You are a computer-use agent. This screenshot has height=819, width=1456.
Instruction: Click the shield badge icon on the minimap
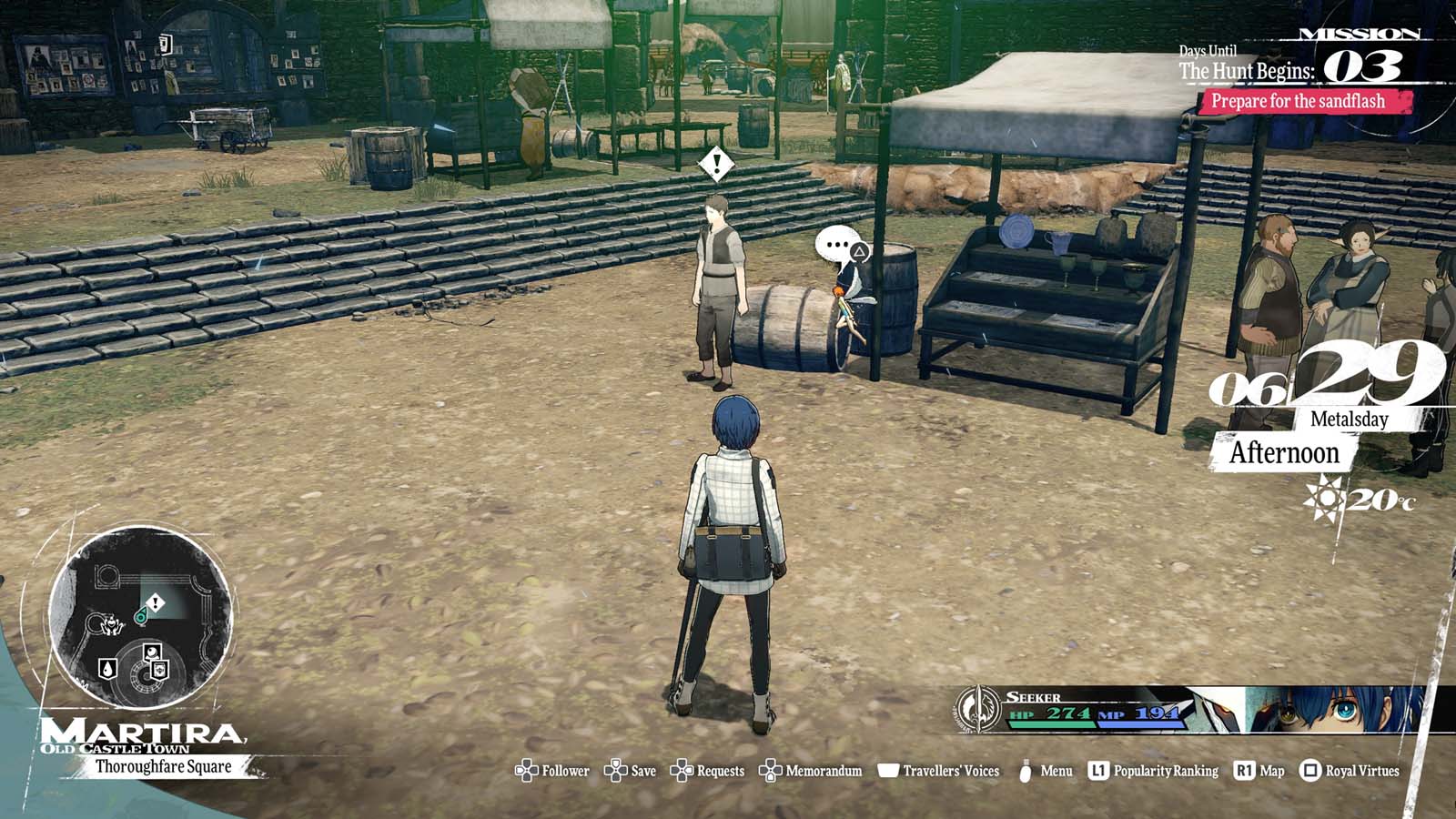coord(159,672)
